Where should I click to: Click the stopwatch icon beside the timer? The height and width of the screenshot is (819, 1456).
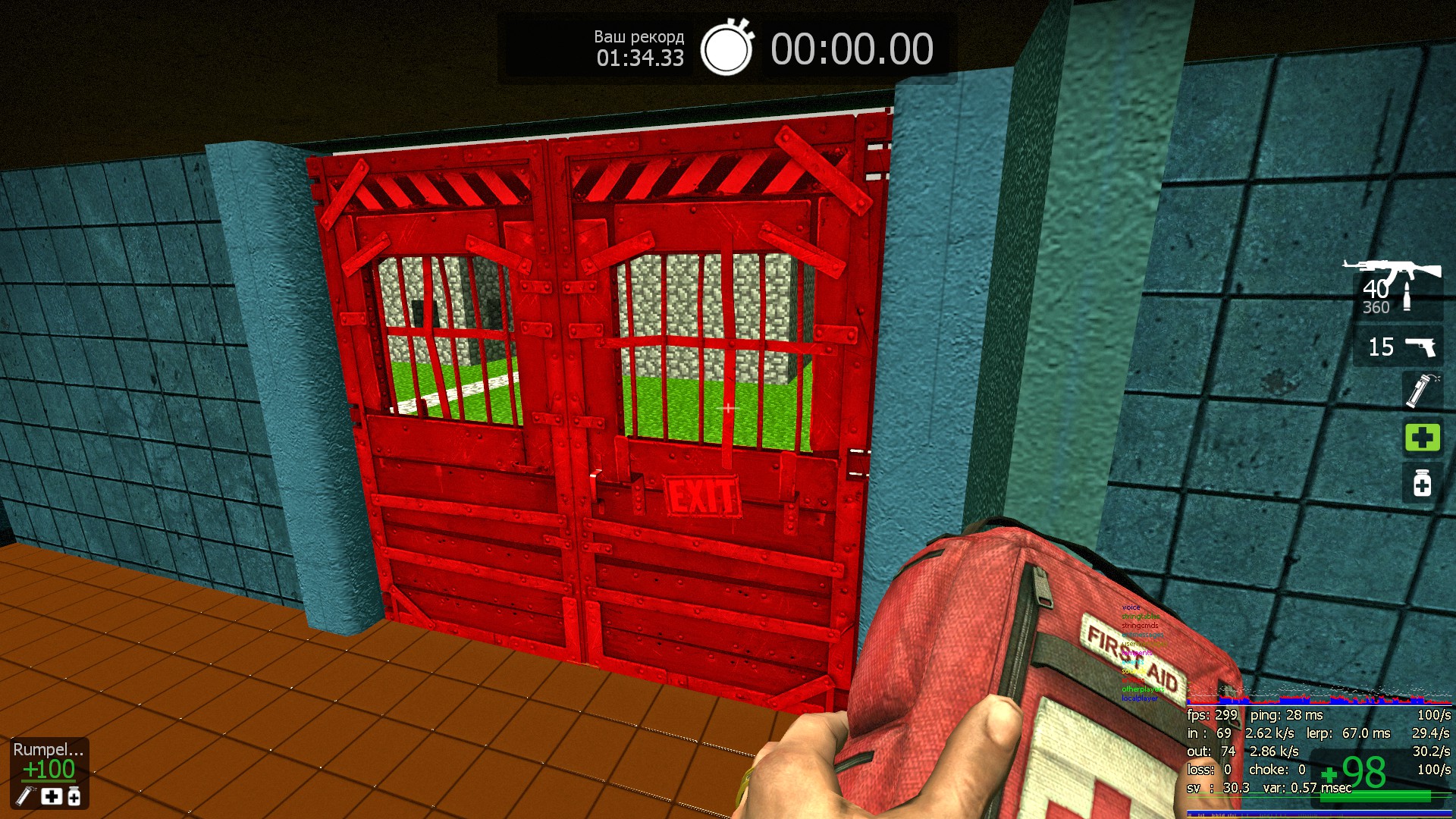tap(726, 49)
